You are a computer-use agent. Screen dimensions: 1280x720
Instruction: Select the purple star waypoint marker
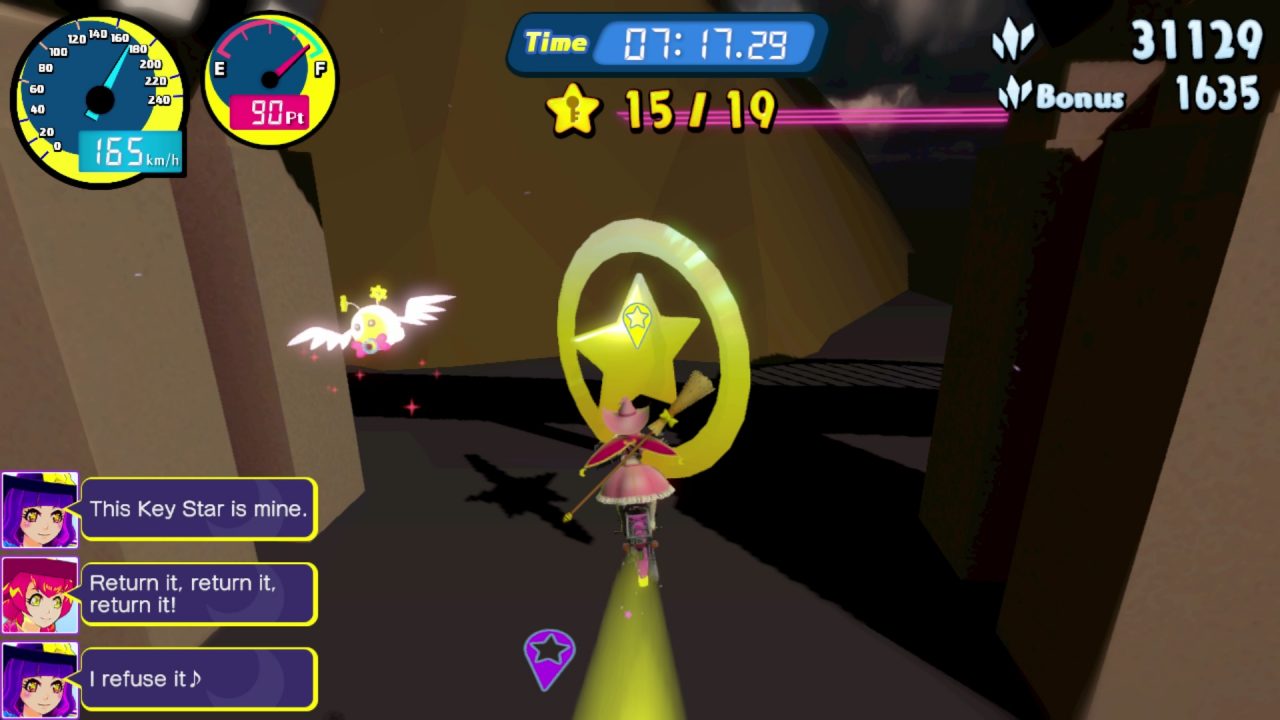(x=549, y=655)
